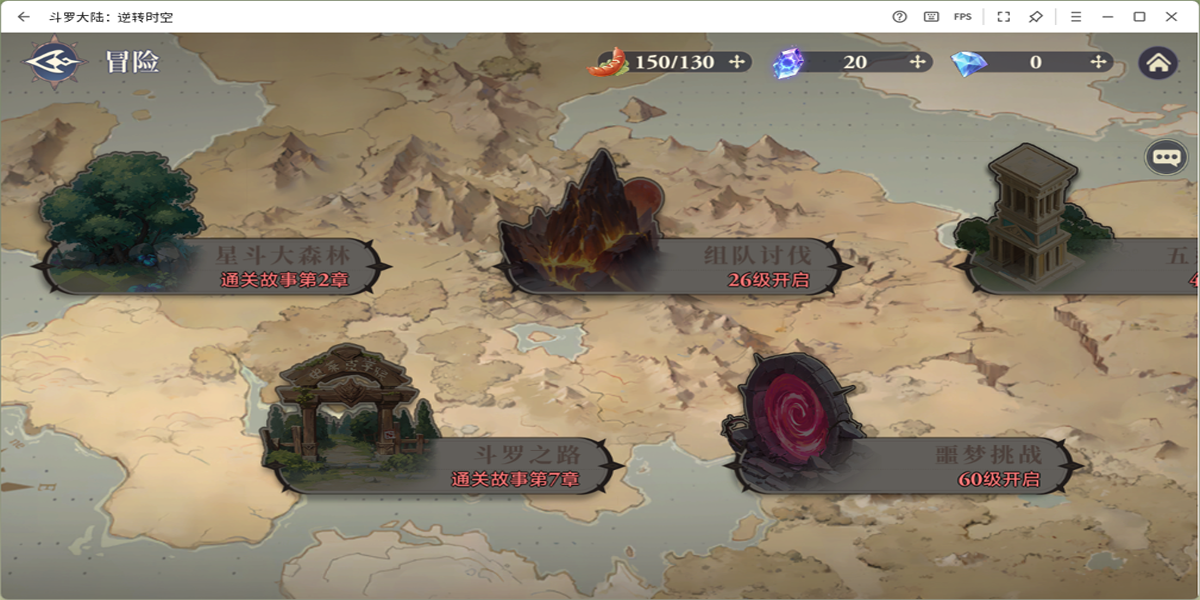
Task: Add more stamina with the plus button
Action: click(737, 62)
